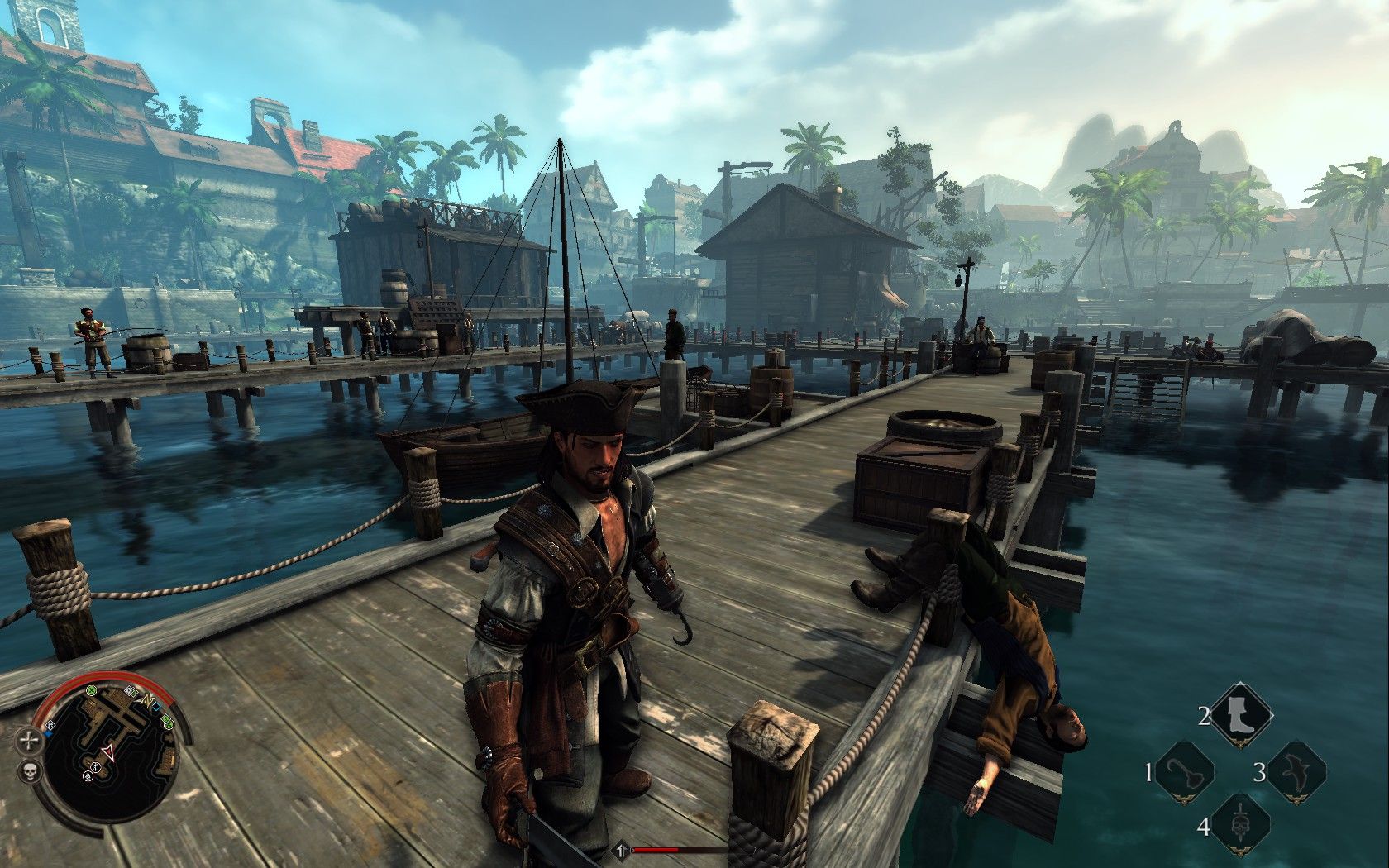Click the green marker at minimap's top edge
Viewport: 1389px width, 868px height.
[93, 690]
